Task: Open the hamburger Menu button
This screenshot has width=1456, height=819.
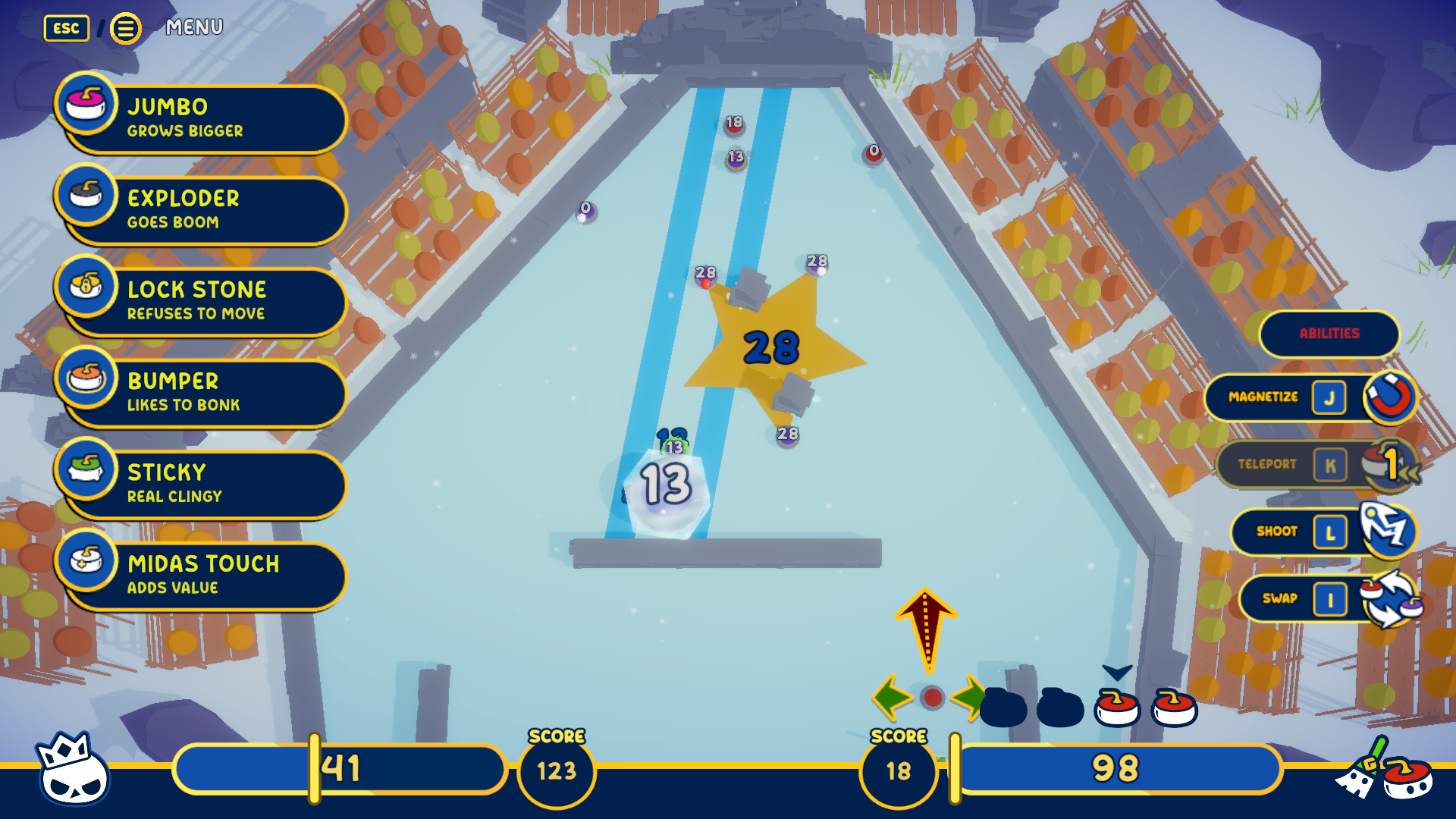Action: coord(126,29)
